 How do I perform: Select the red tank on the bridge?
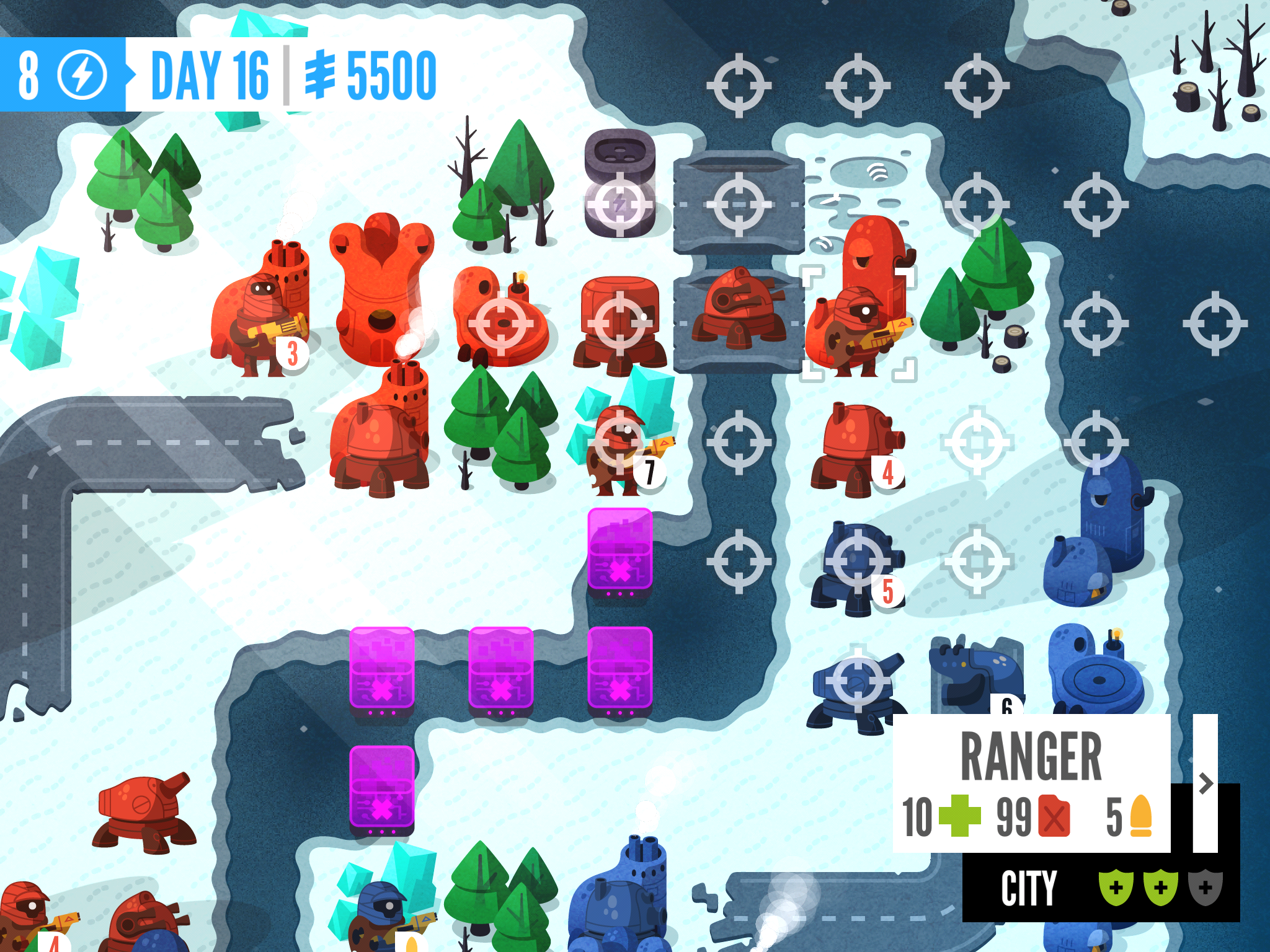tap(739, 310)
